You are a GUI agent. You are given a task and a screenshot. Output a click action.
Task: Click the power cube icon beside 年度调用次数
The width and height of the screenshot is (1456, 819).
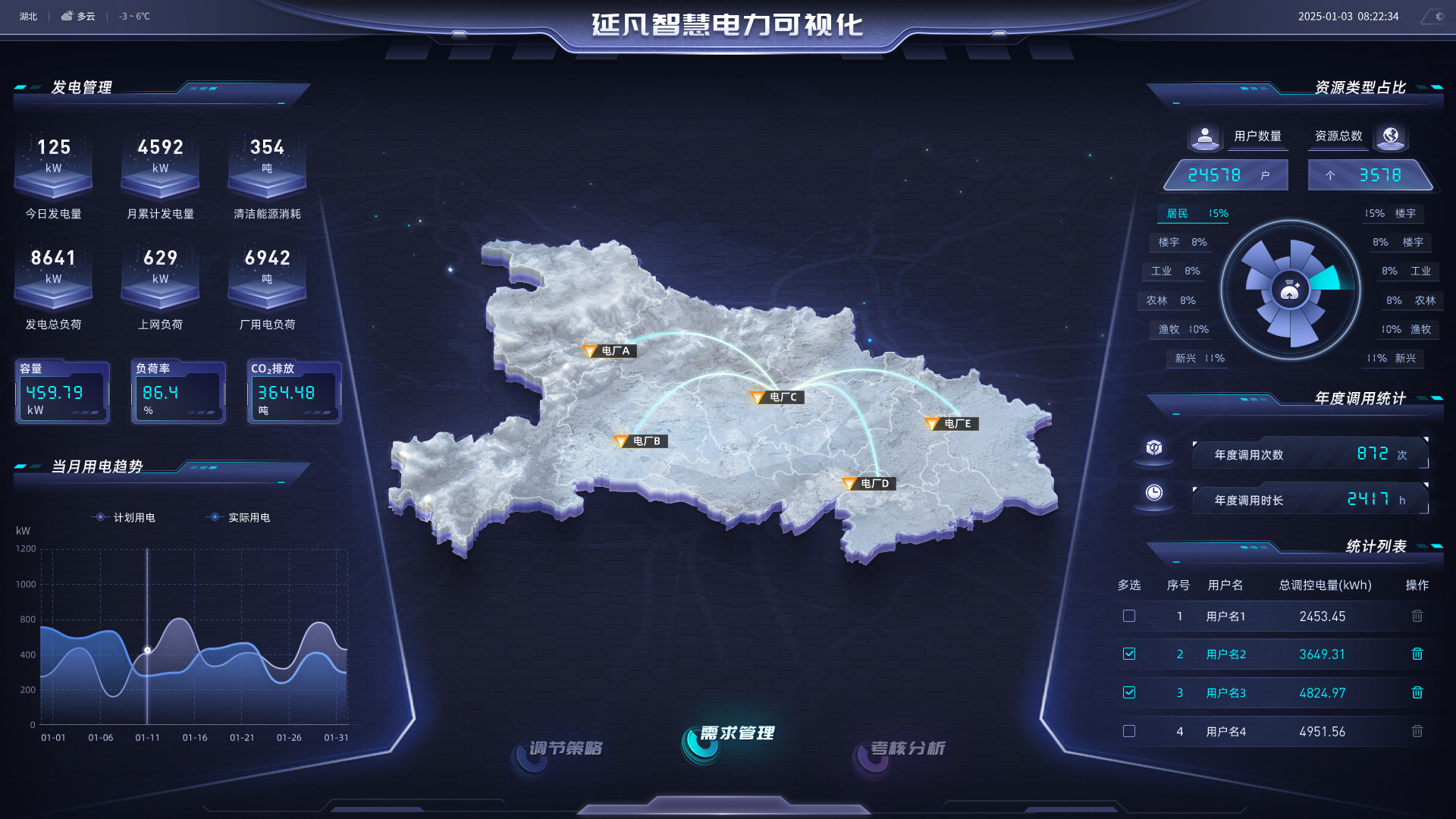1153,448
